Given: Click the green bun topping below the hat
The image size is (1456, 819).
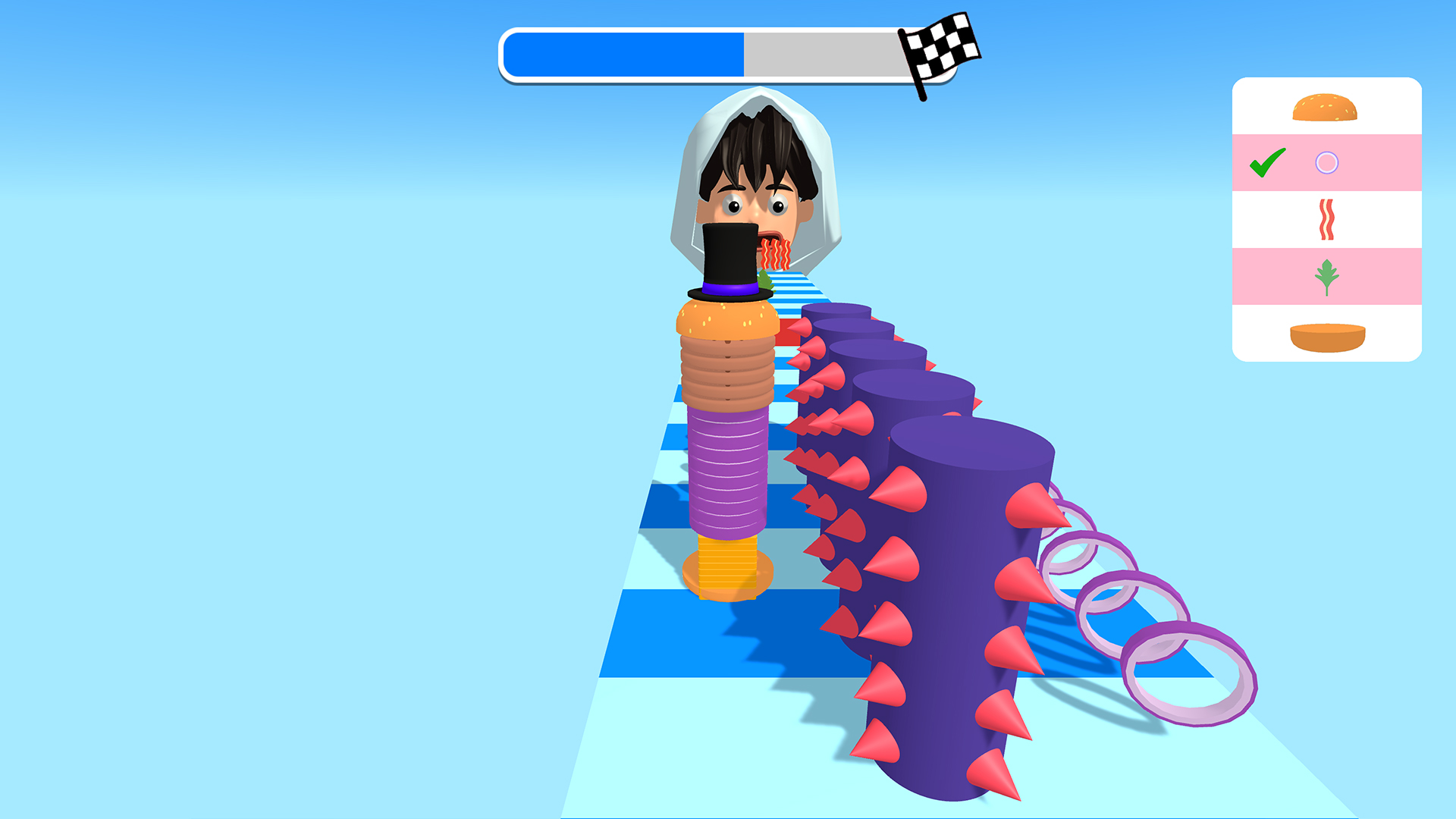Looking at the screenshot, I should [764, 282].
